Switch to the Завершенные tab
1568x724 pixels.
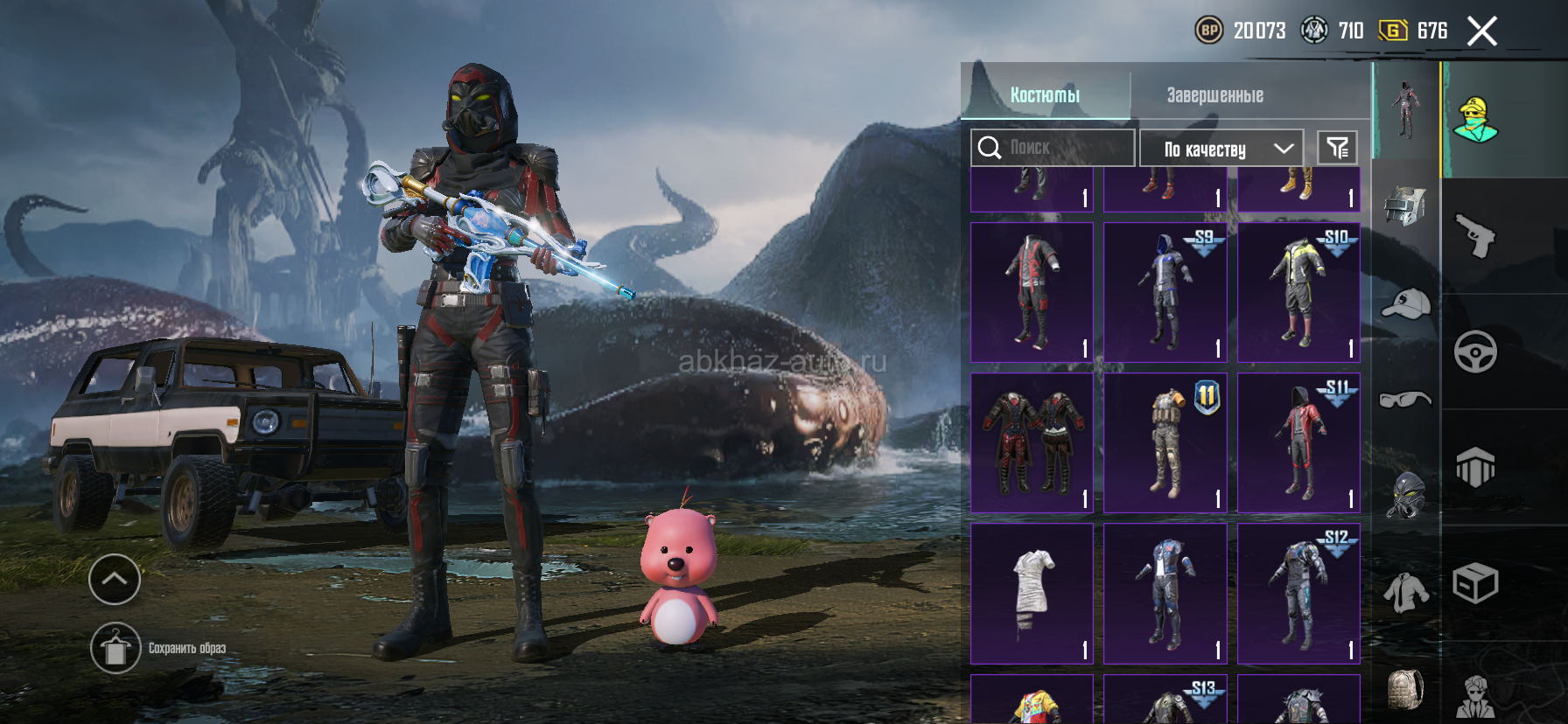click(1214, 95)
